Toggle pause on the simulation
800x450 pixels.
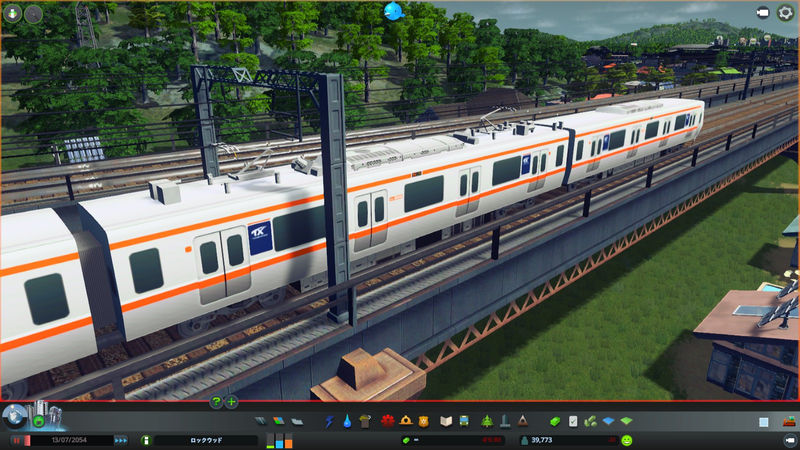pos(16,440)
